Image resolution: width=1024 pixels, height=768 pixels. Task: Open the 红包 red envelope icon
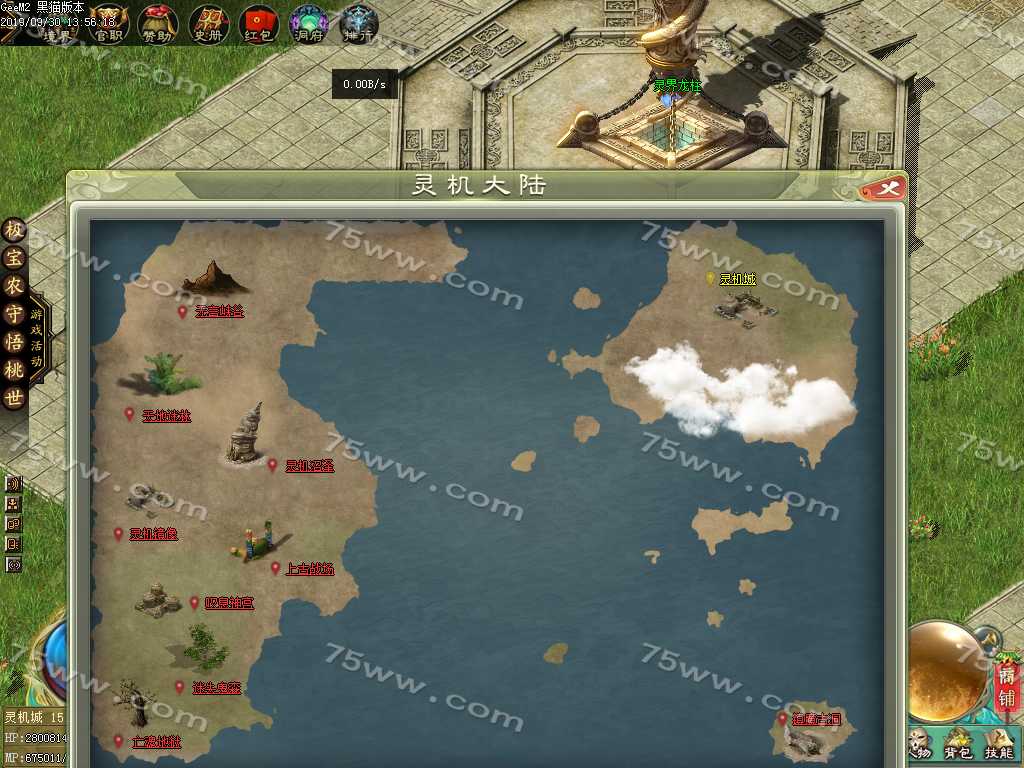click(x=259, y=22)
